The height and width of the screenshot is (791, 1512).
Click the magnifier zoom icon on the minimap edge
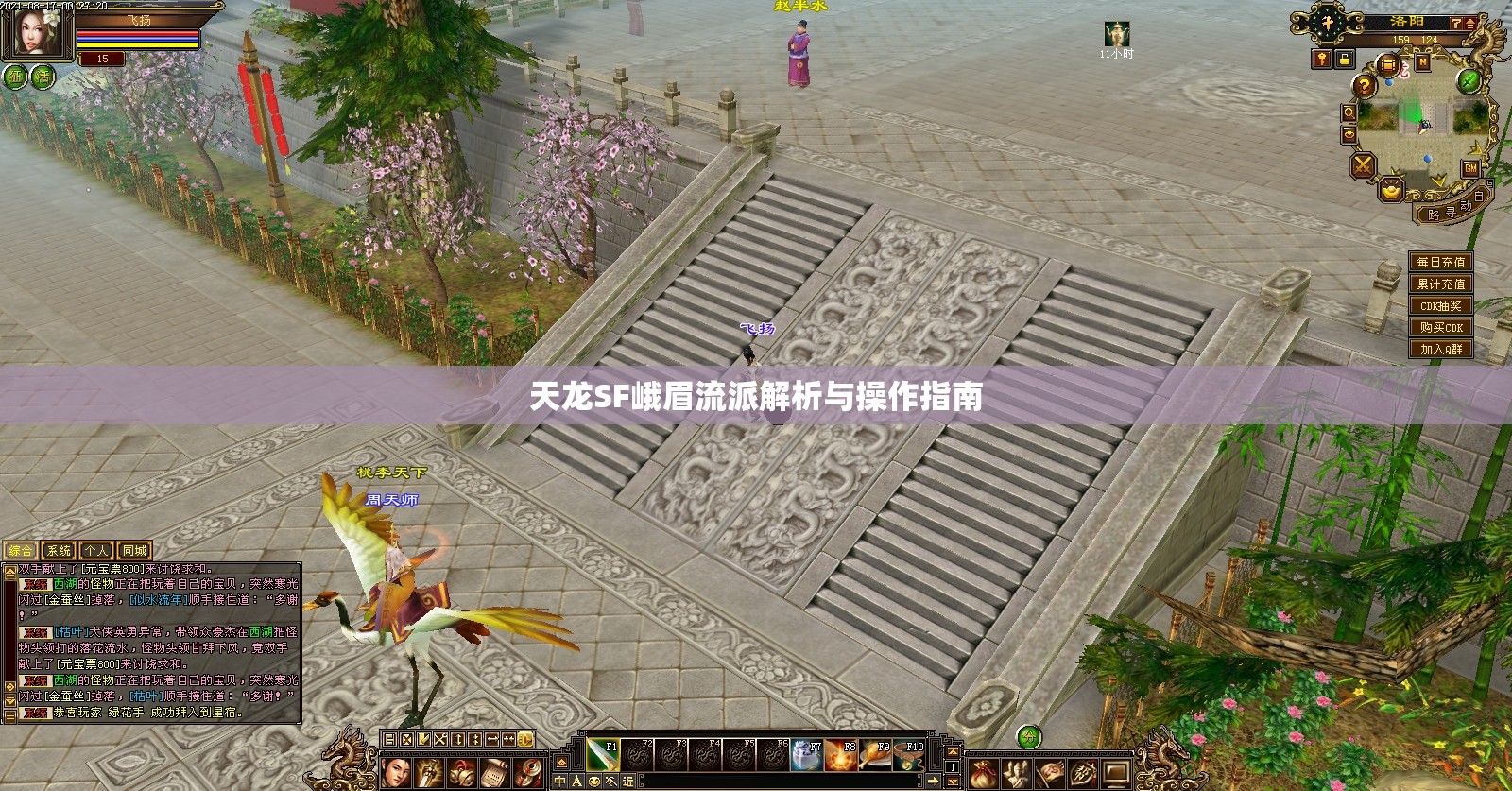tap(1349, 113)
